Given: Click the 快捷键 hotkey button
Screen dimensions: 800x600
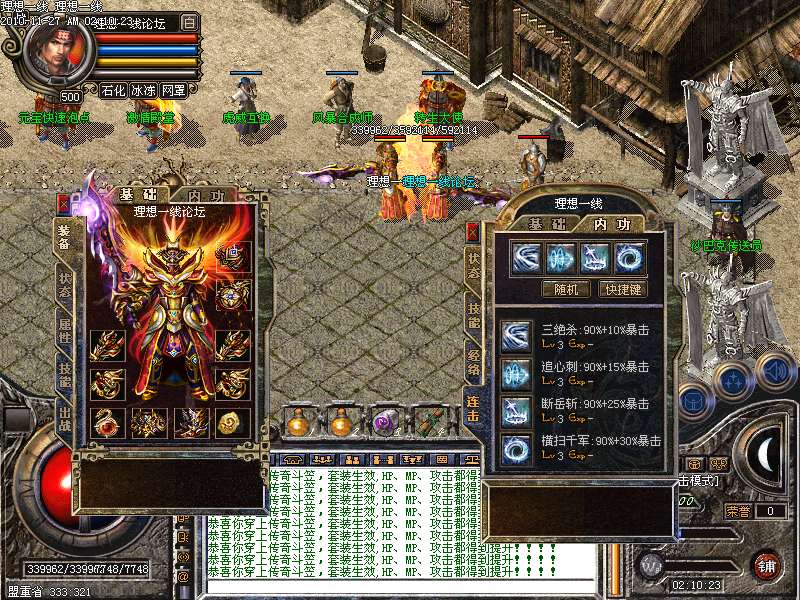Looking at the screenshot, I should click(x=622, y=289).
